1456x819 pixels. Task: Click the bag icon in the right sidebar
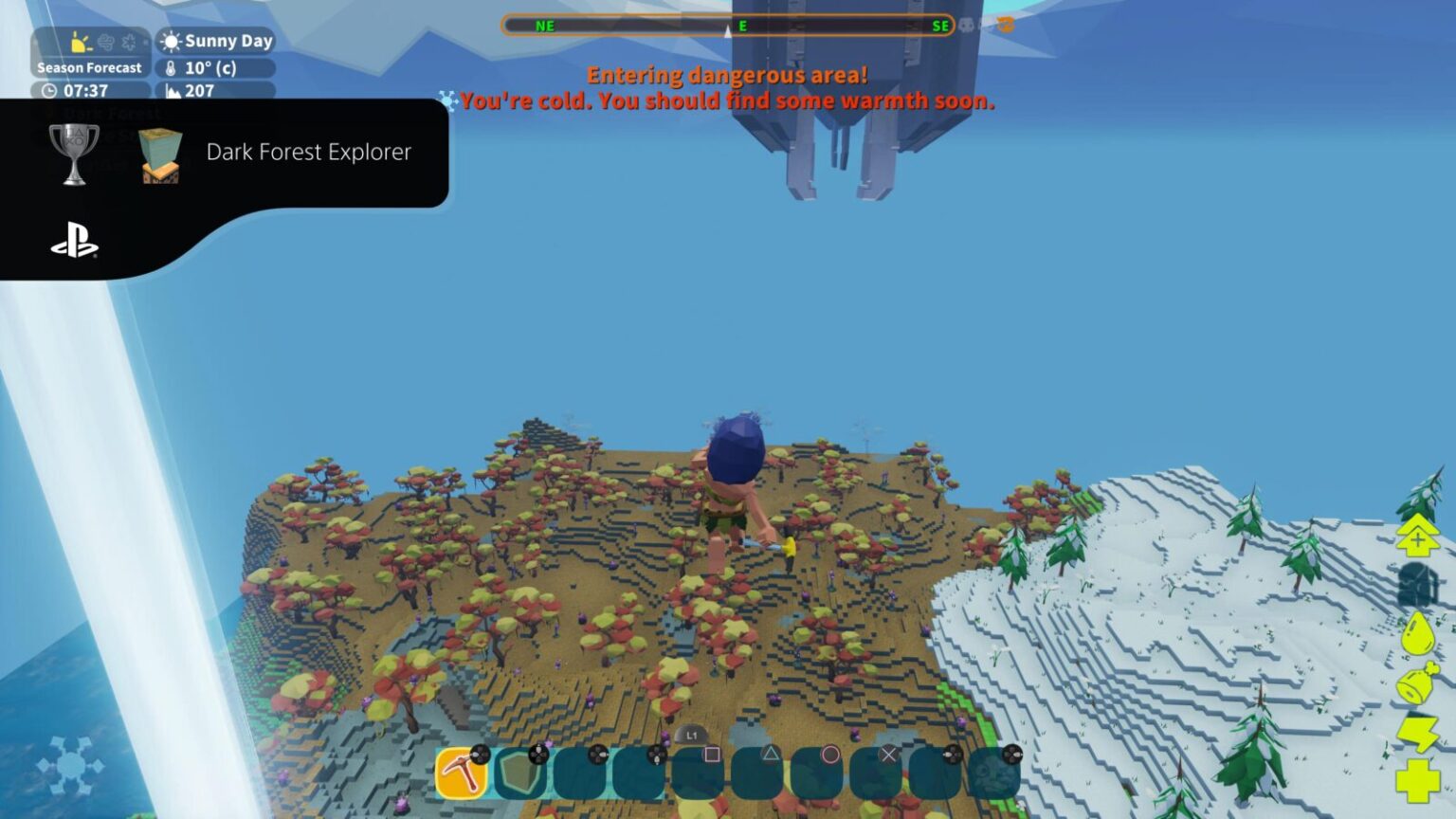pos(1418,583)
